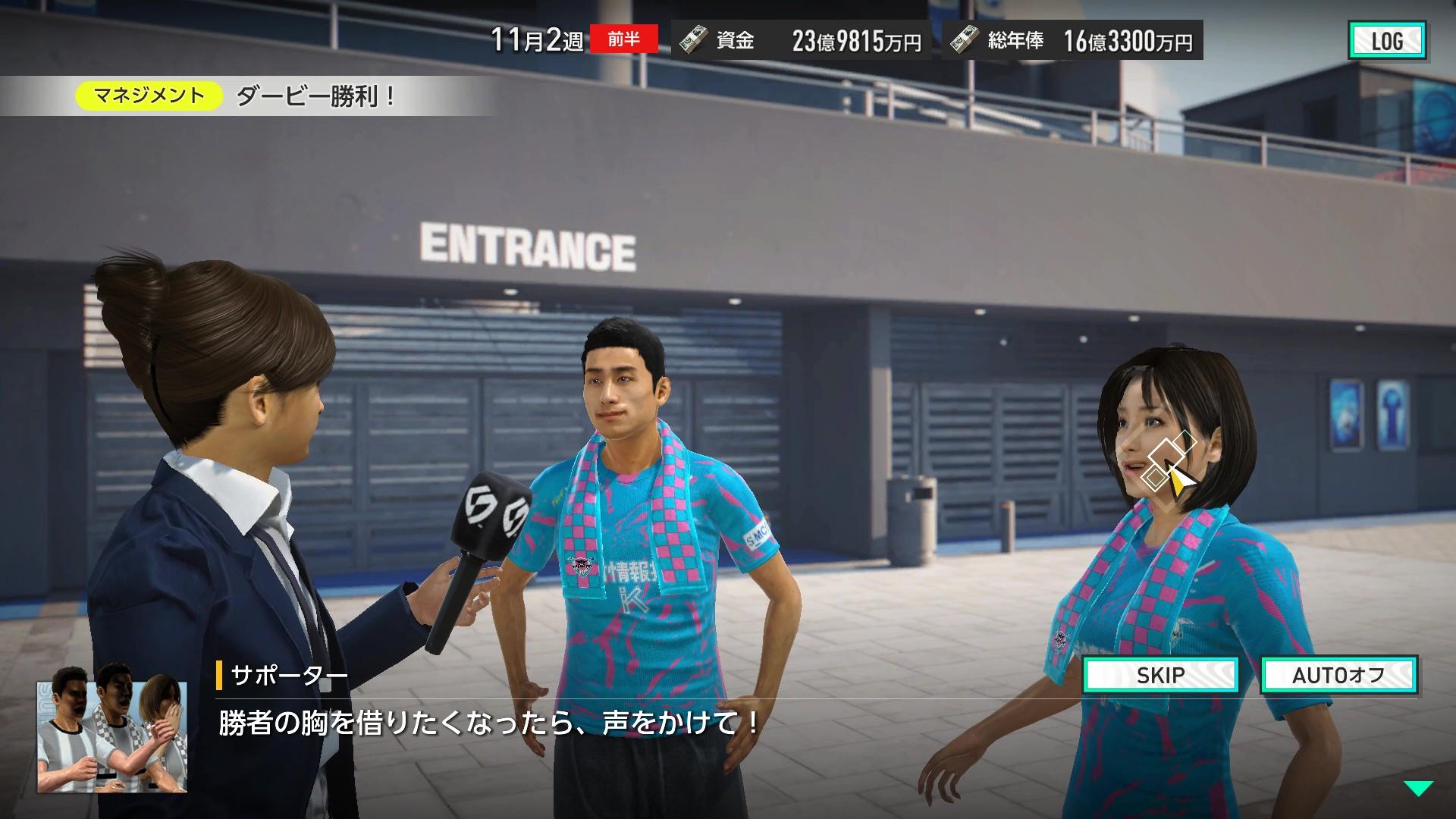This screenshot has height=819, width=1456.
Task: Click the banknote icon beside 総年俸
Action: [x=965, y=42]
